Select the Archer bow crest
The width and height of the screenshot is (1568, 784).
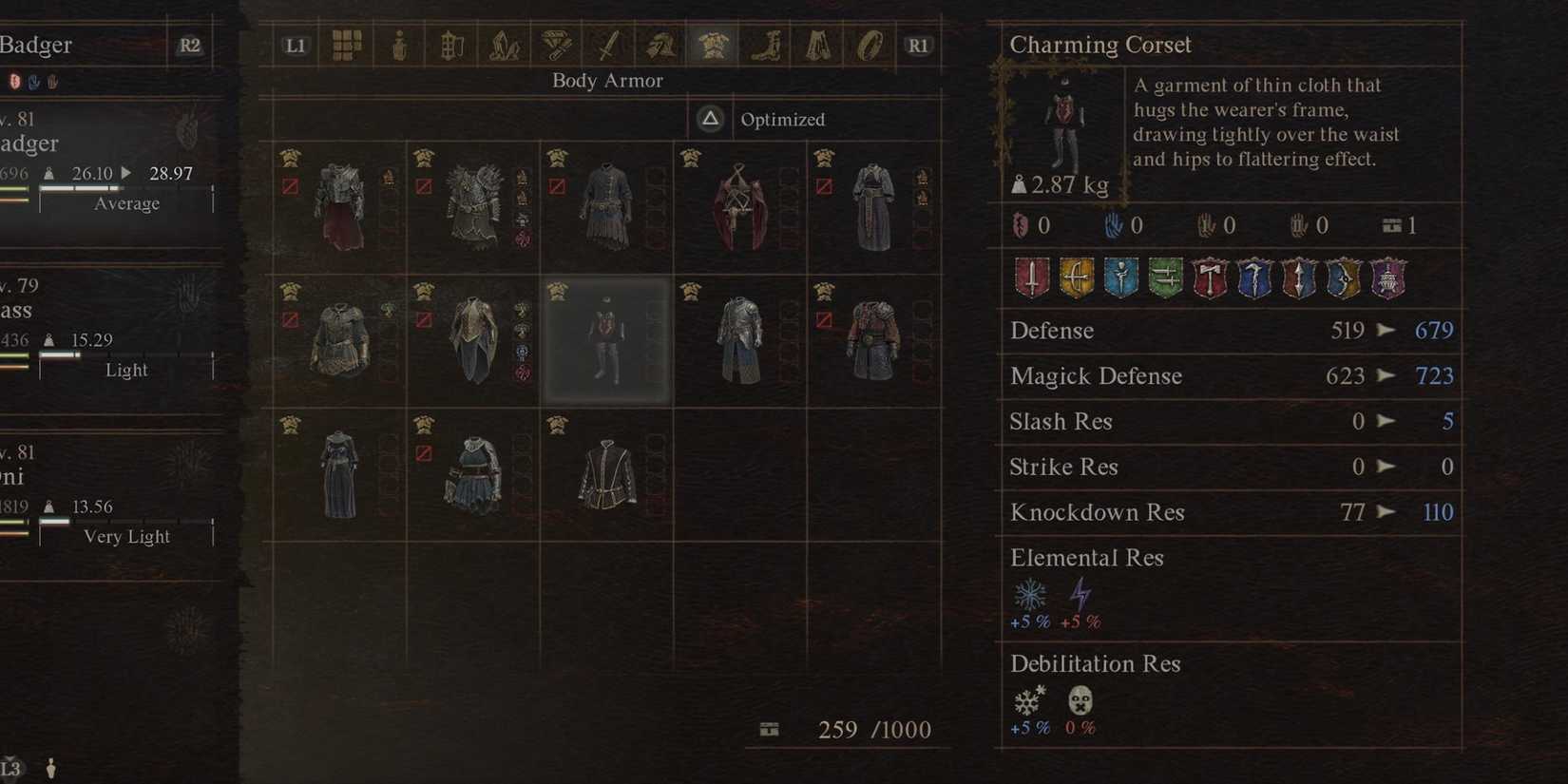[1078, 277]
